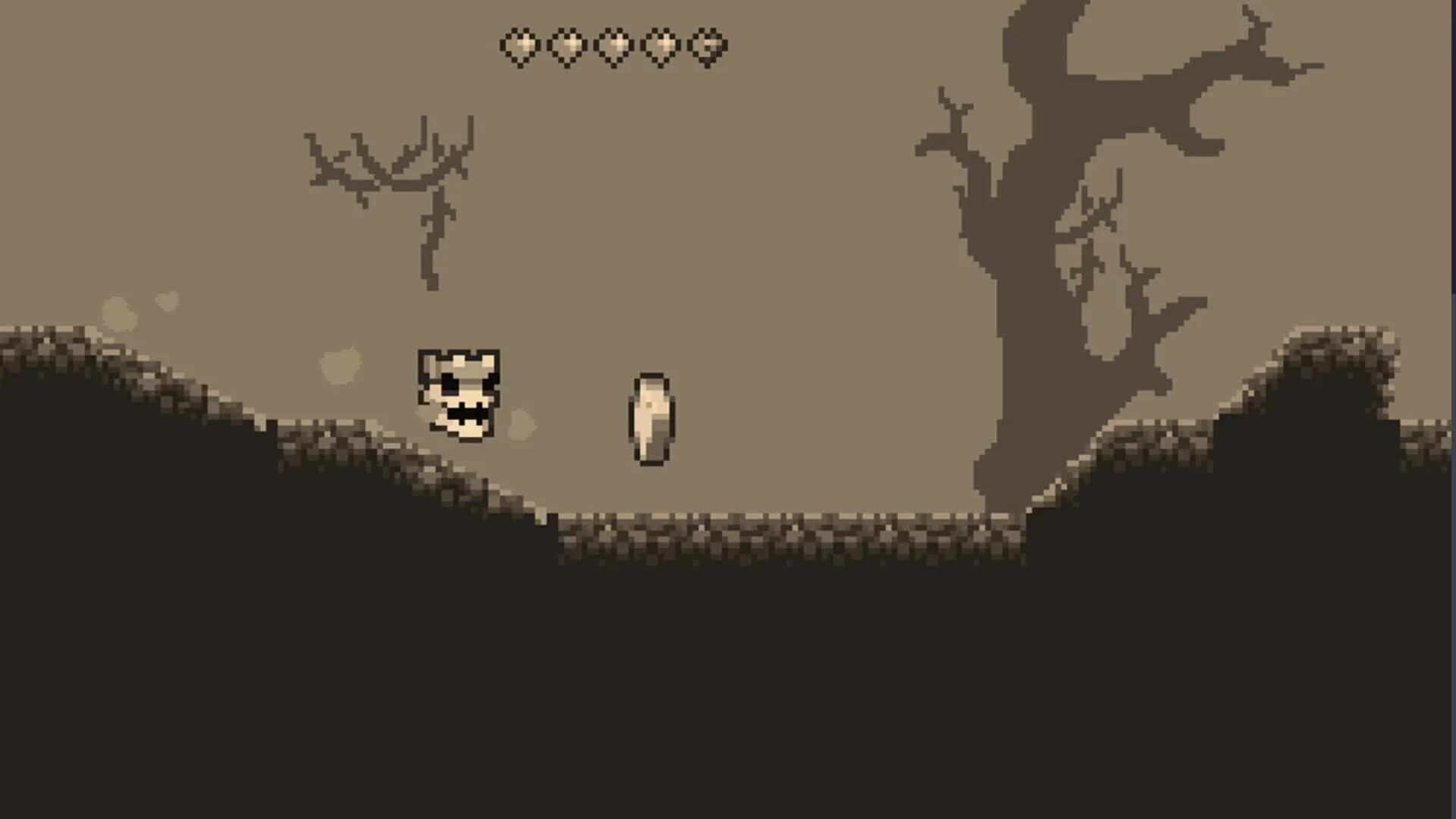Select the partially depleted last heart
This screenshot has width=1456, height=819.
point(708,47)
